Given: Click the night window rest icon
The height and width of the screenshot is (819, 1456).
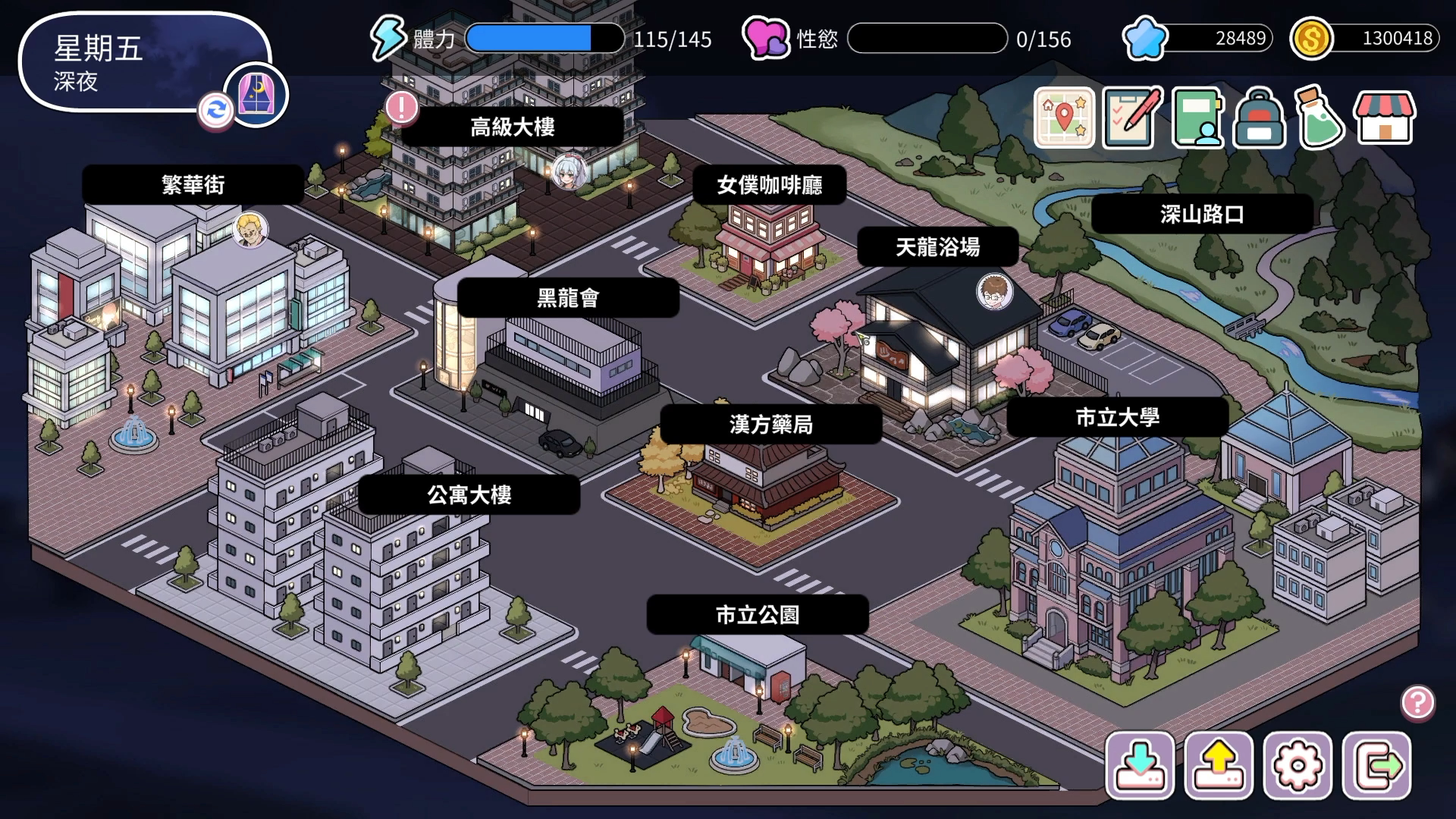Looking at the screenshot, I should [x=256, y=95].
